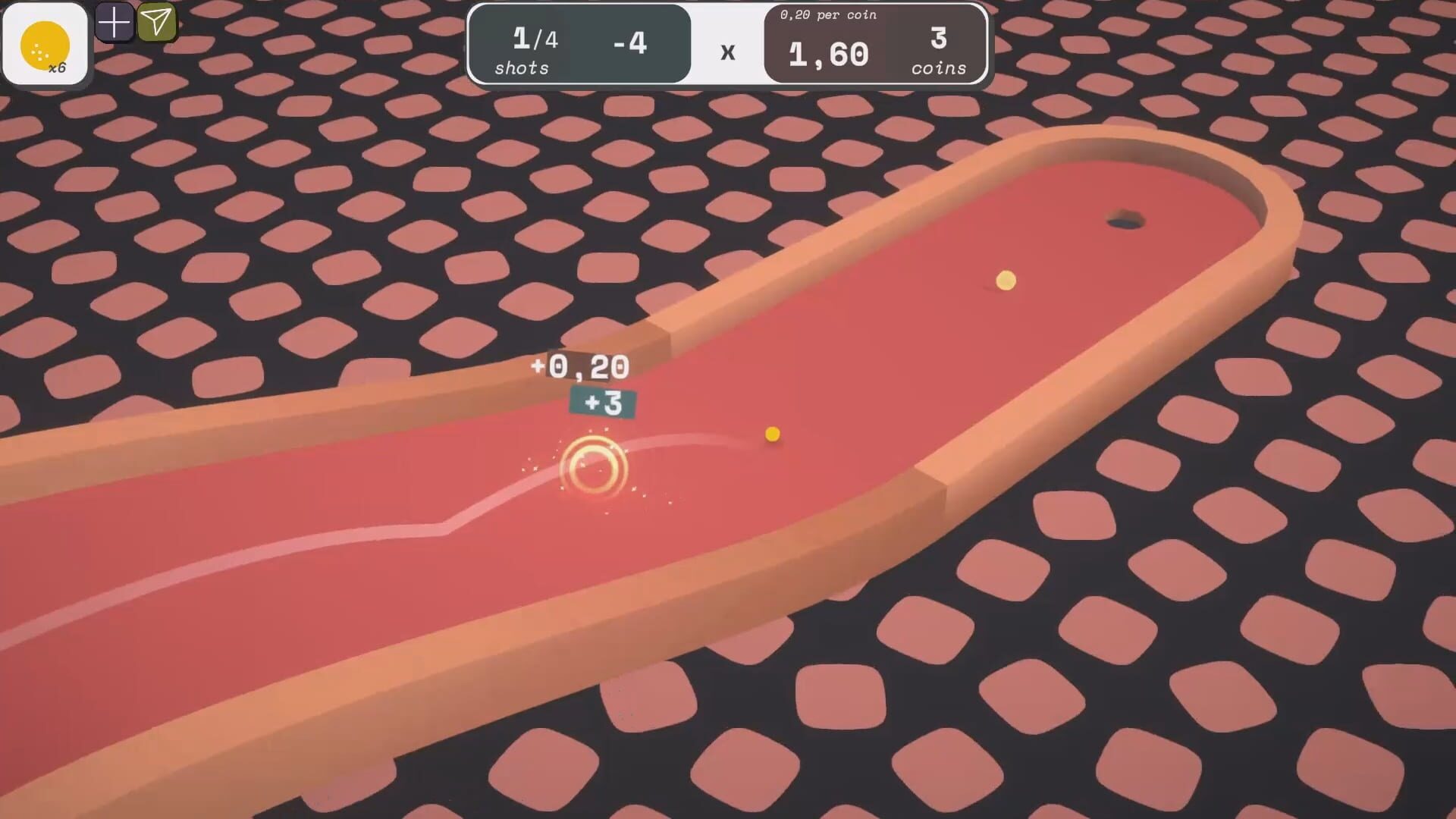
Task: Click the distant coin near the hole
Action: (x=1005, y=281)
